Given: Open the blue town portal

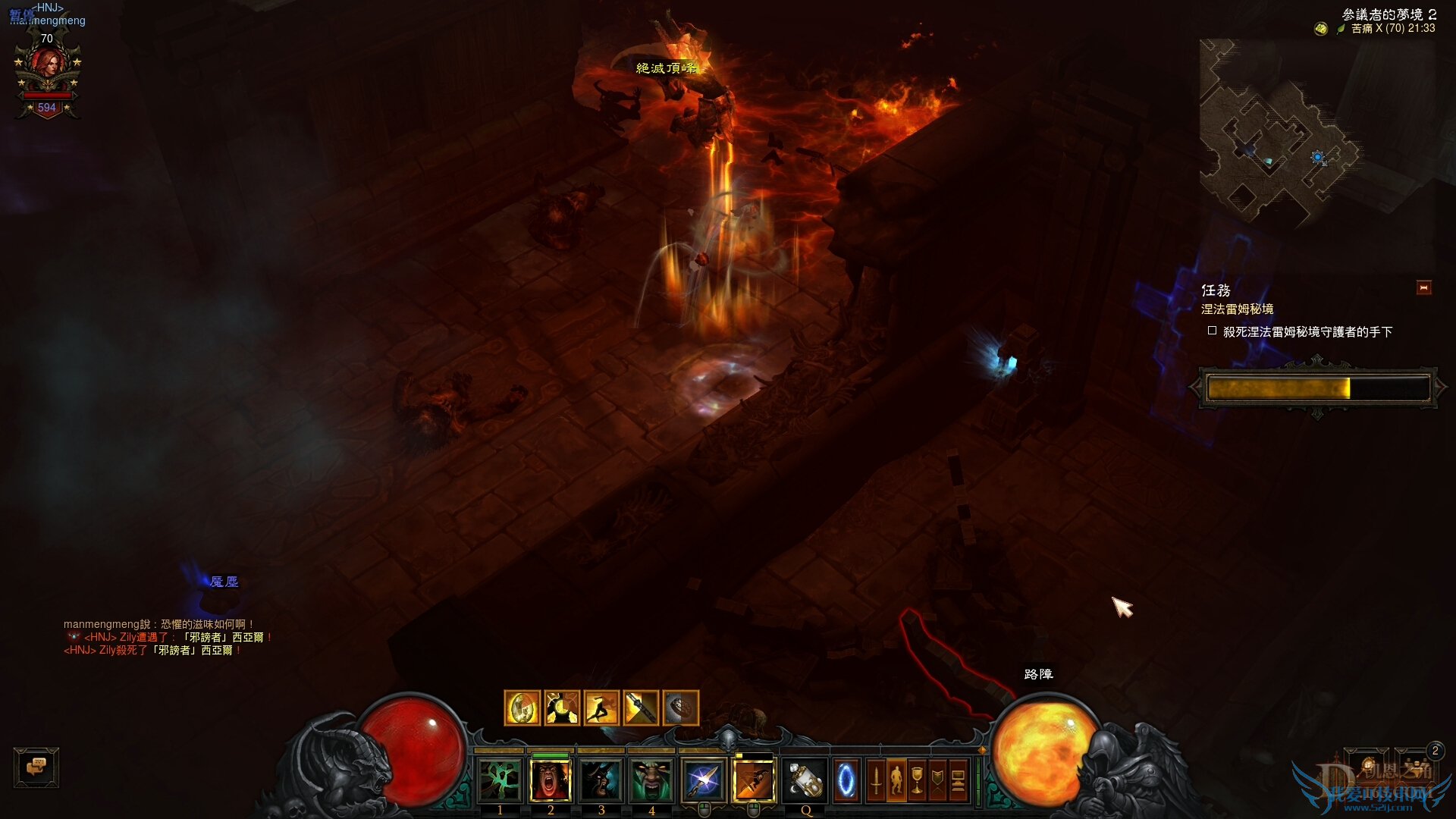Looking at the screenshot, I should [x=846, y=780].
